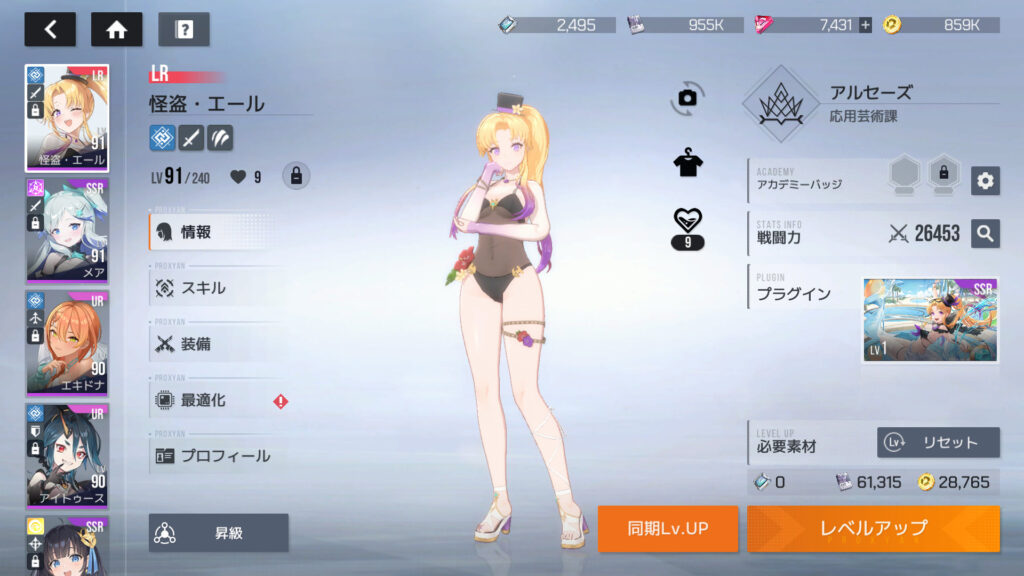This screenshot has height=576, width=1024.
Task: Open the costume shirt icon
Action: (688, 164)
